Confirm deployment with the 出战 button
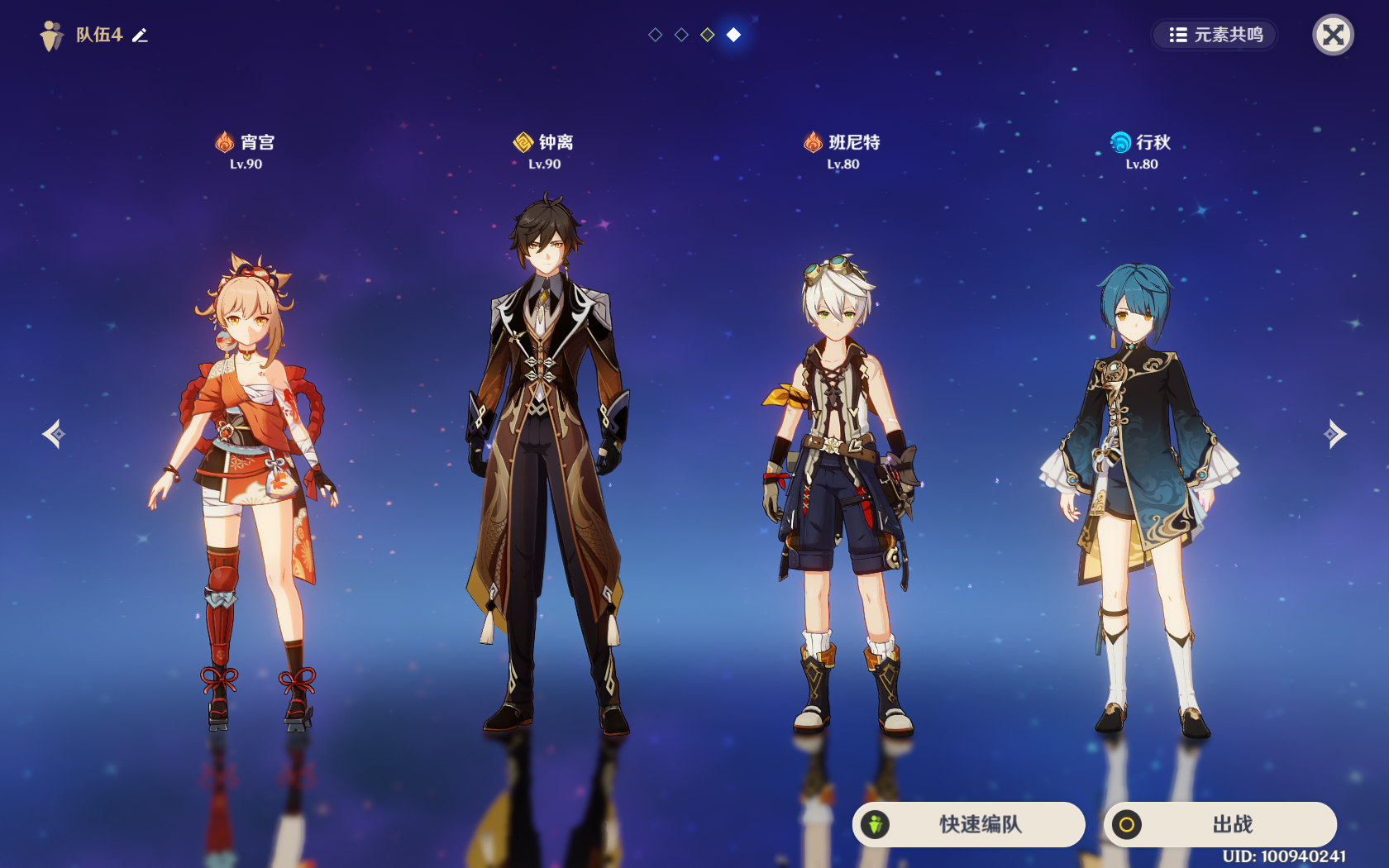 tap(1220, 824)
